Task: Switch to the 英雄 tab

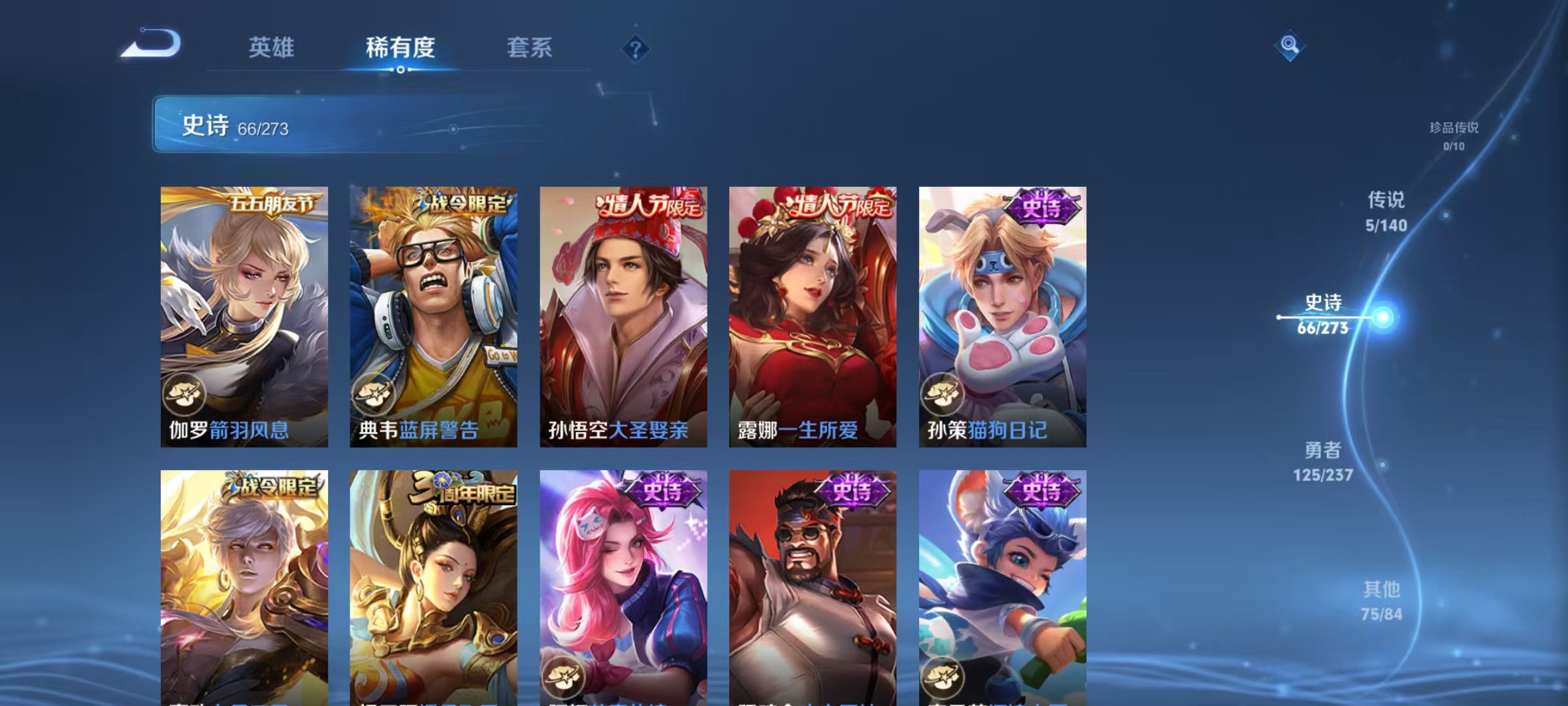Action: click(x=272, y=48)
